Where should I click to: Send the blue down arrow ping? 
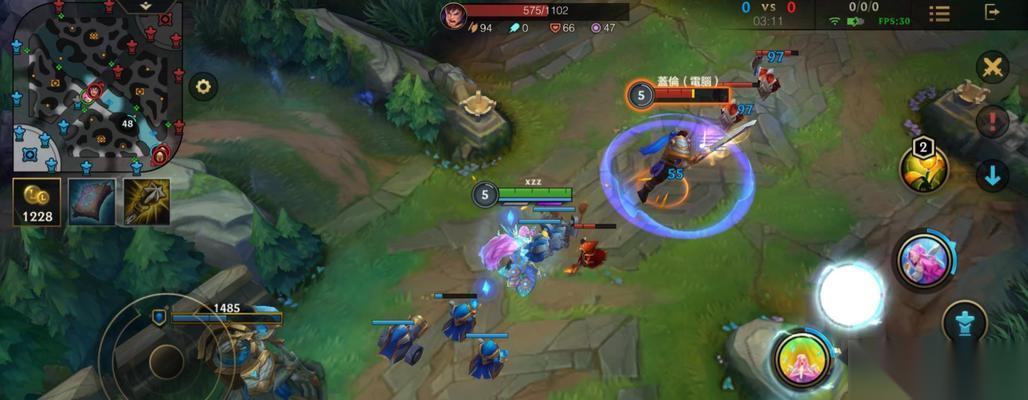pos(992,176)
